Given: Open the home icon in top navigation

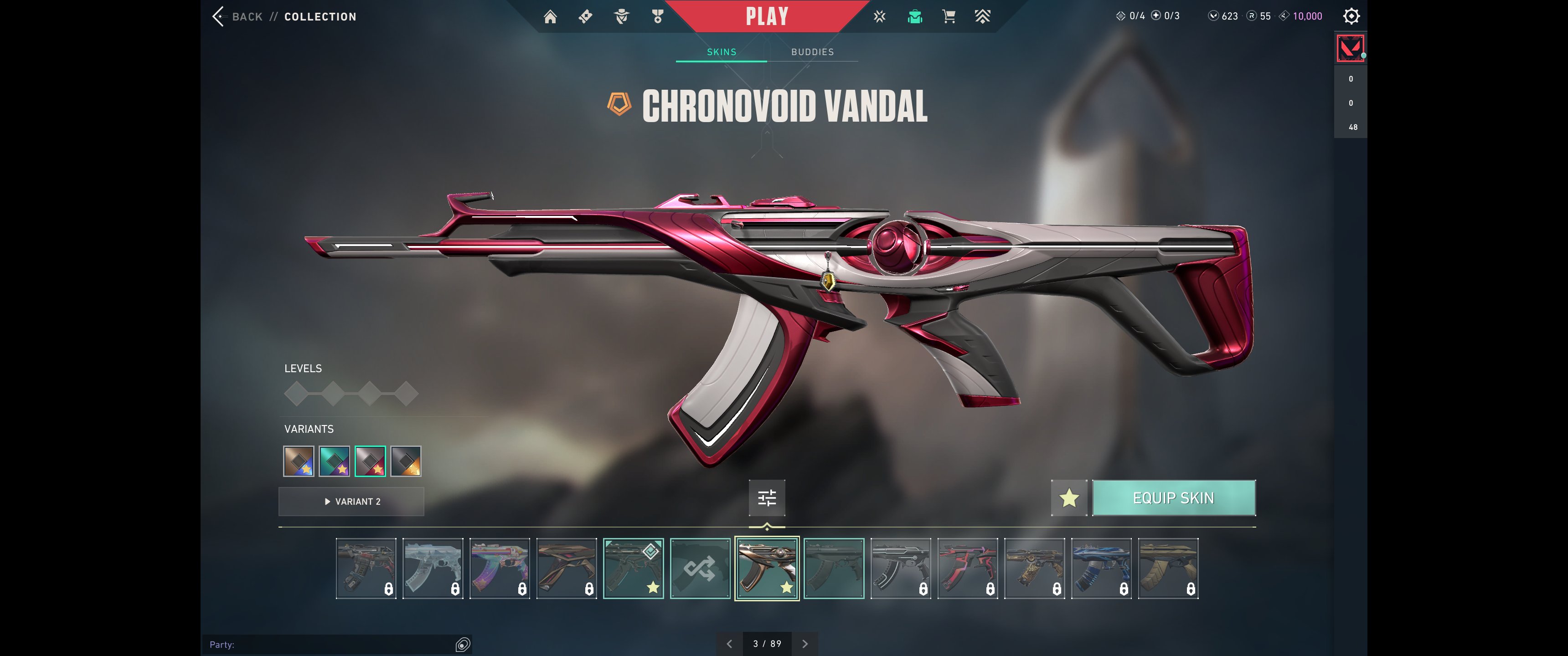Looking at the screenshot, I should [x=550, y=16].
